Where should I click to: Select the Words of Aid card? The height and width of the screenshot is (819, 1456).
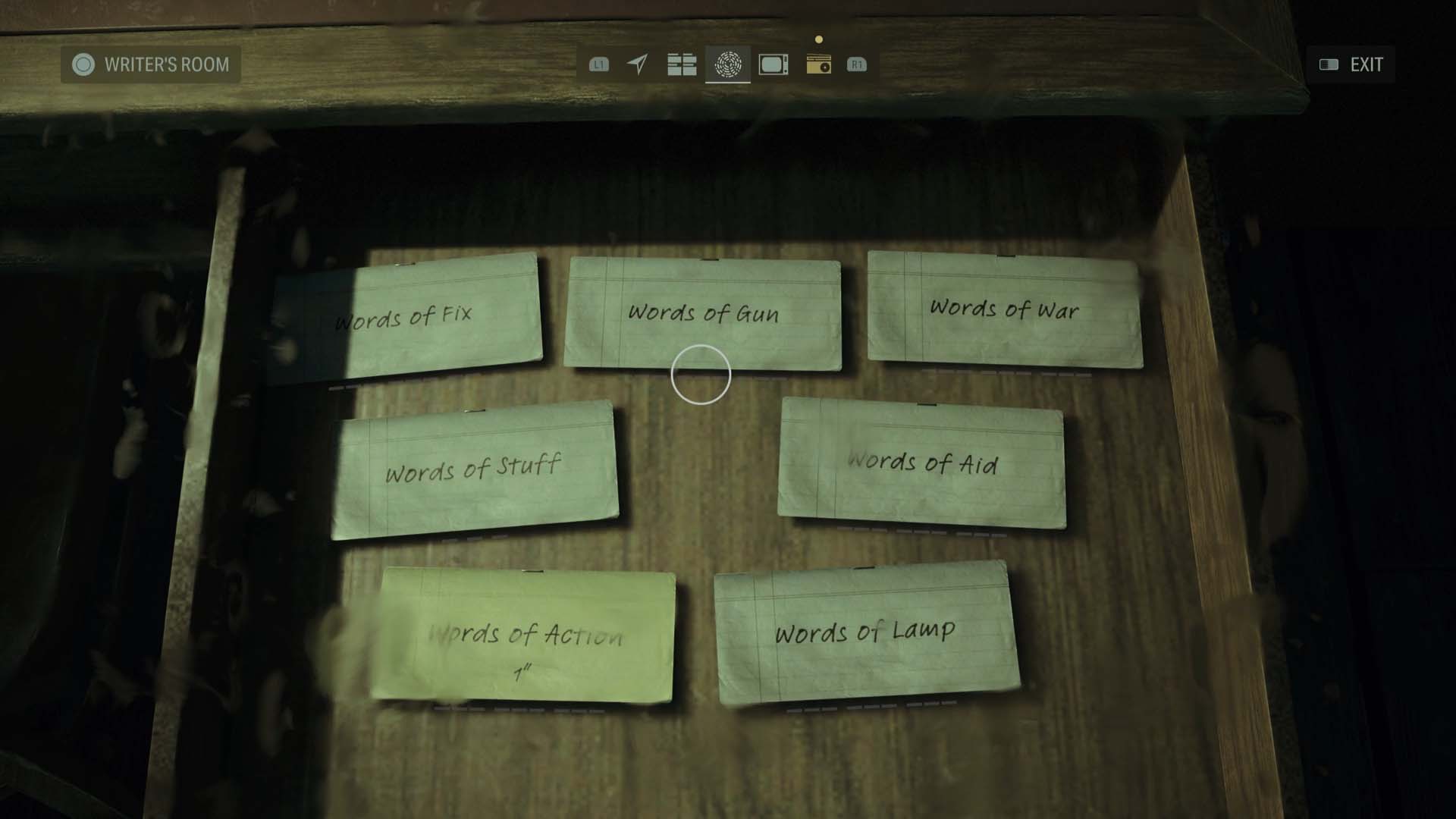point(921,463)
